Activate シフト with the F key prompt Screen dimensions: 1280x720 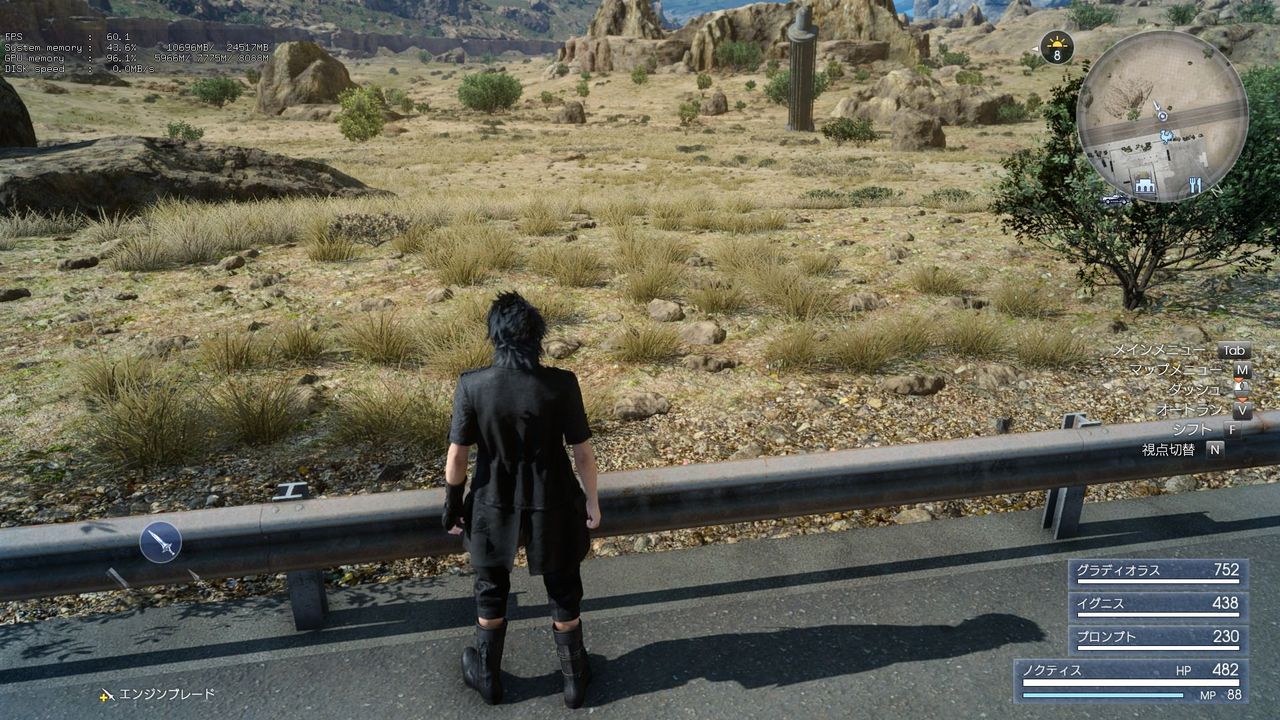1233,429
